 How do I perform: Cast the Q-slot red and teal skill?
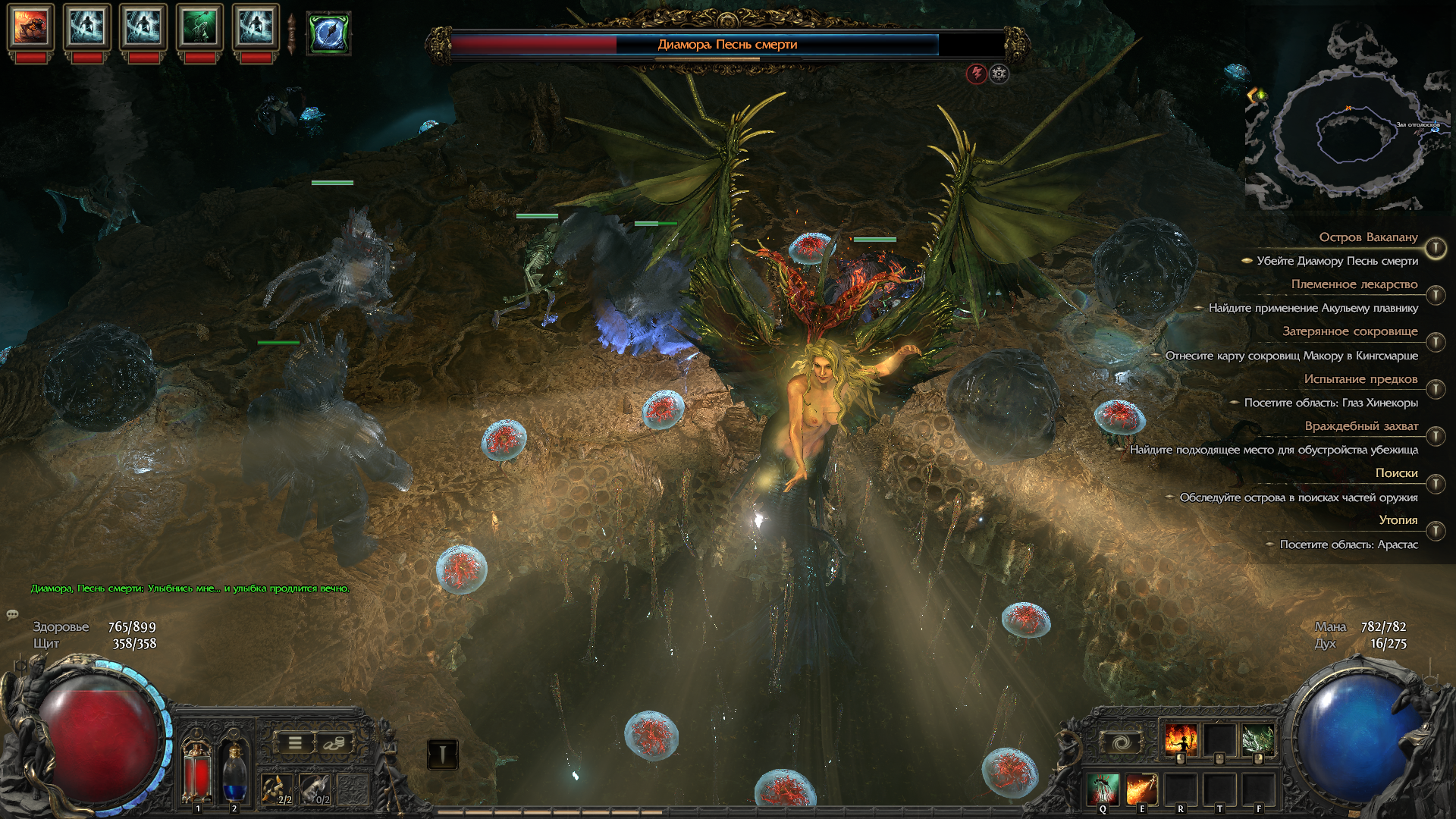tap(1103, 789)
